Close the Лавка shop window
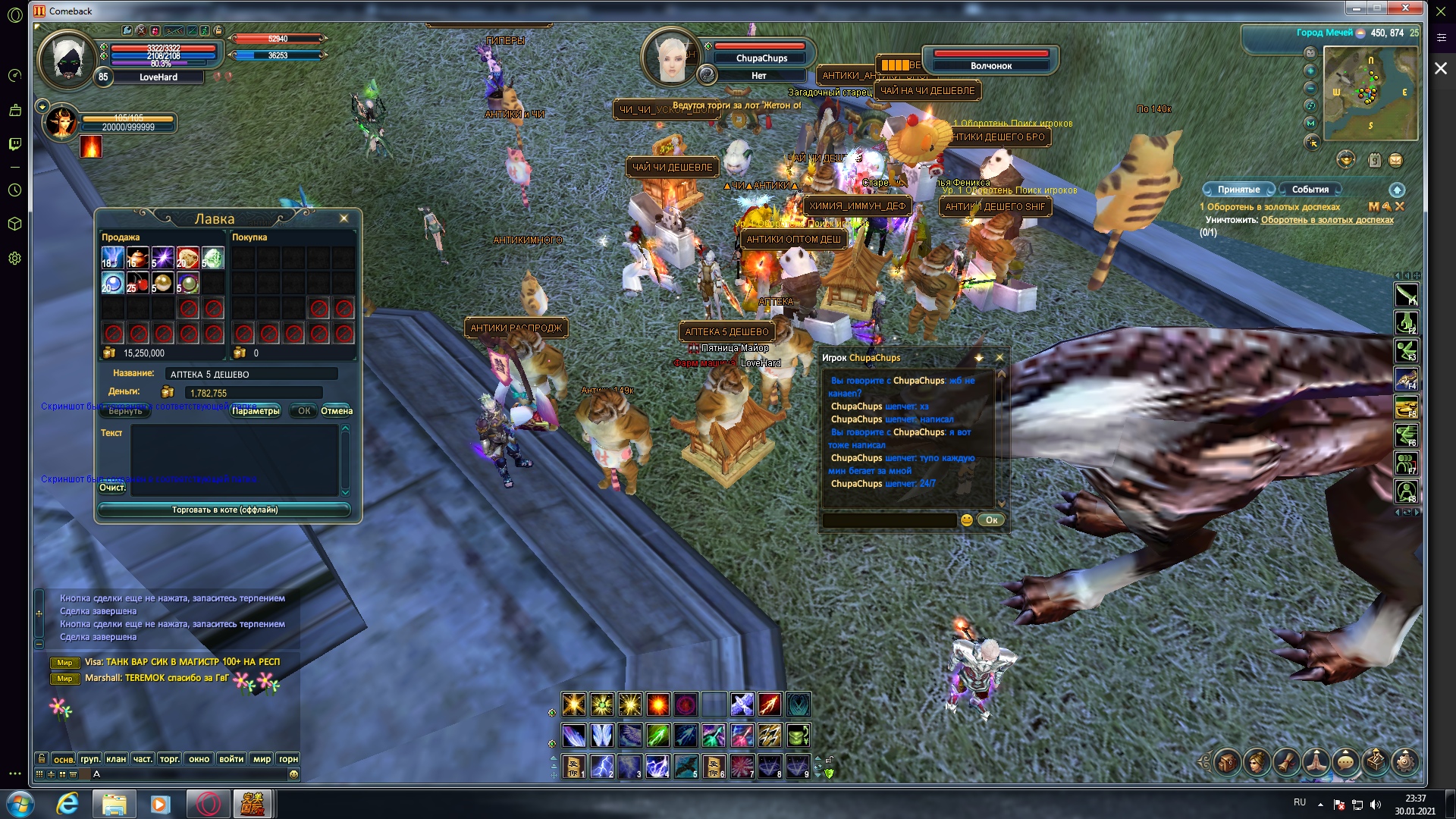This screenshot has height=819, width=1456. tap(344, 218)
